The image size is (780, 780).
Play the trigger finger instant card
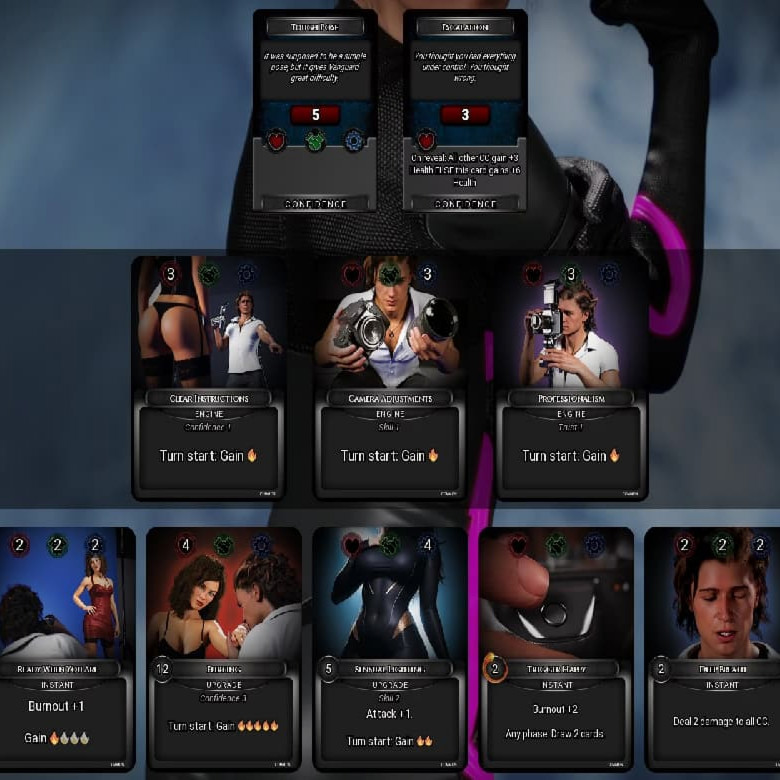tap(555, 648)
